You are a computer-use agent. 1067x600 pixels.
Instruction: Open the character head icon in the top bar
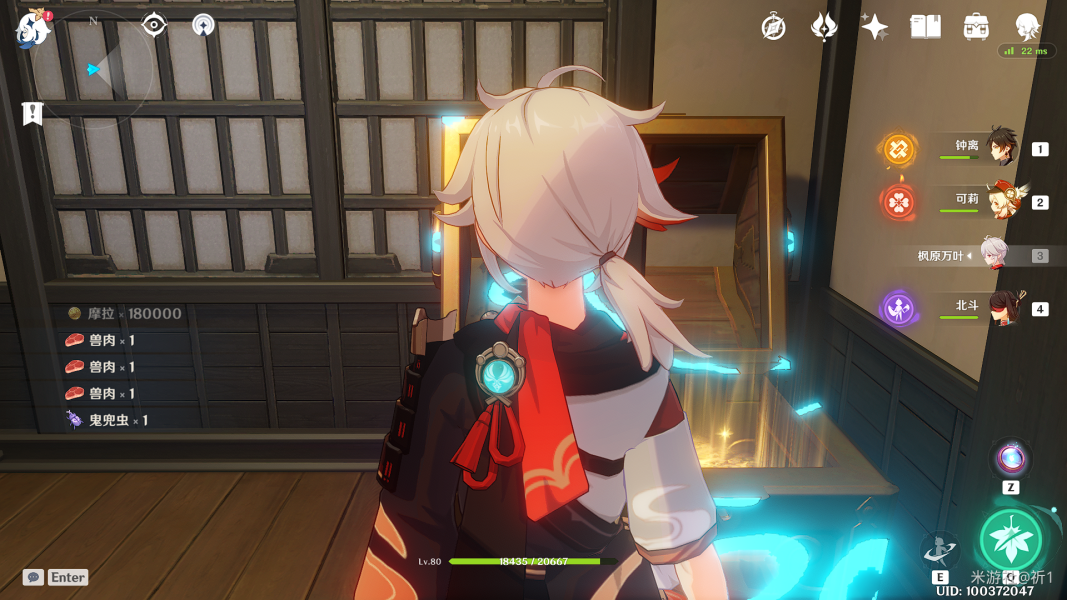[1027, 26]
